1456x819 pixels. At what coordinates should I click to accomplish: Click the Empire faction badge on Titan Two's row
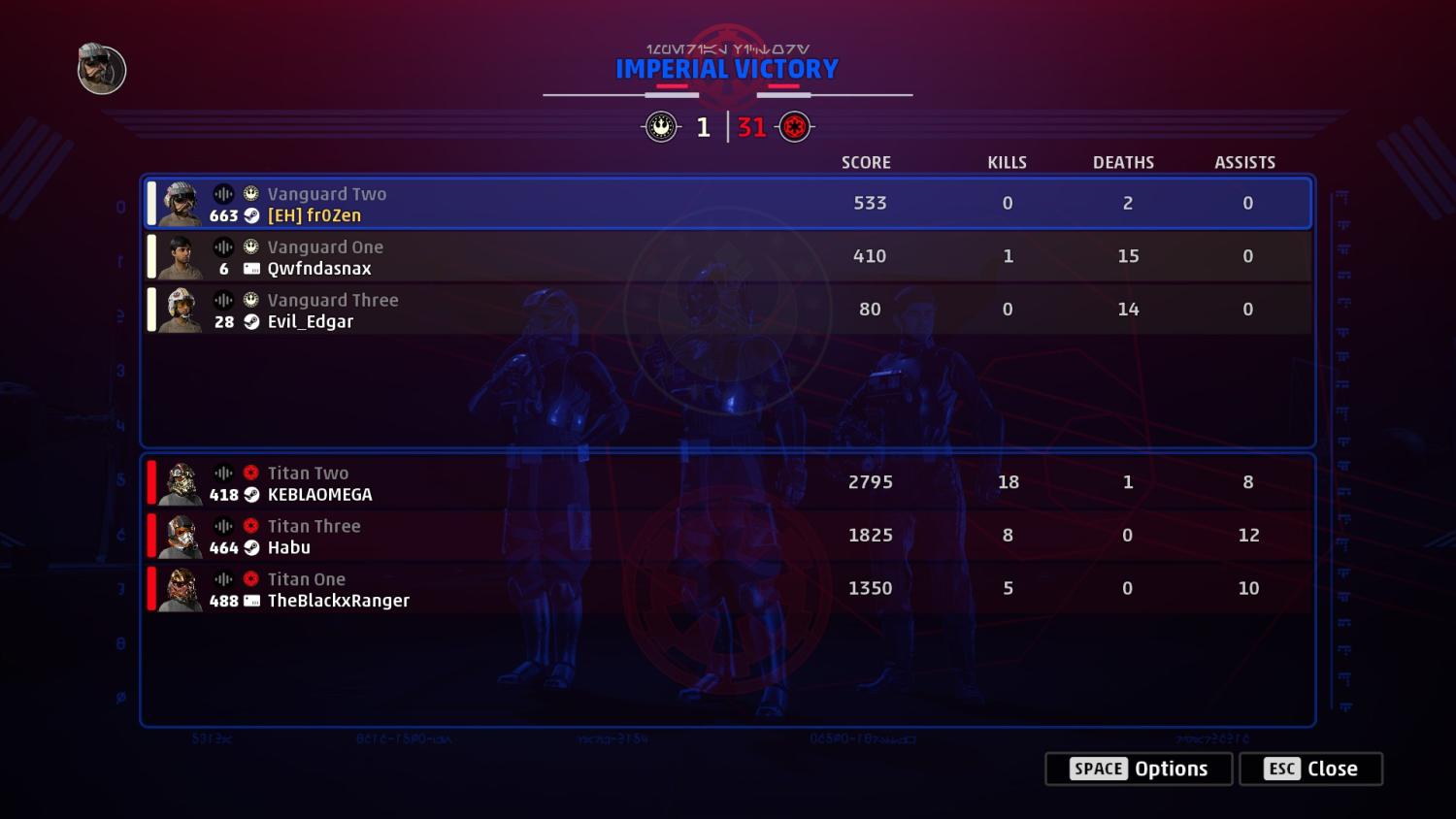click(250, 473)
